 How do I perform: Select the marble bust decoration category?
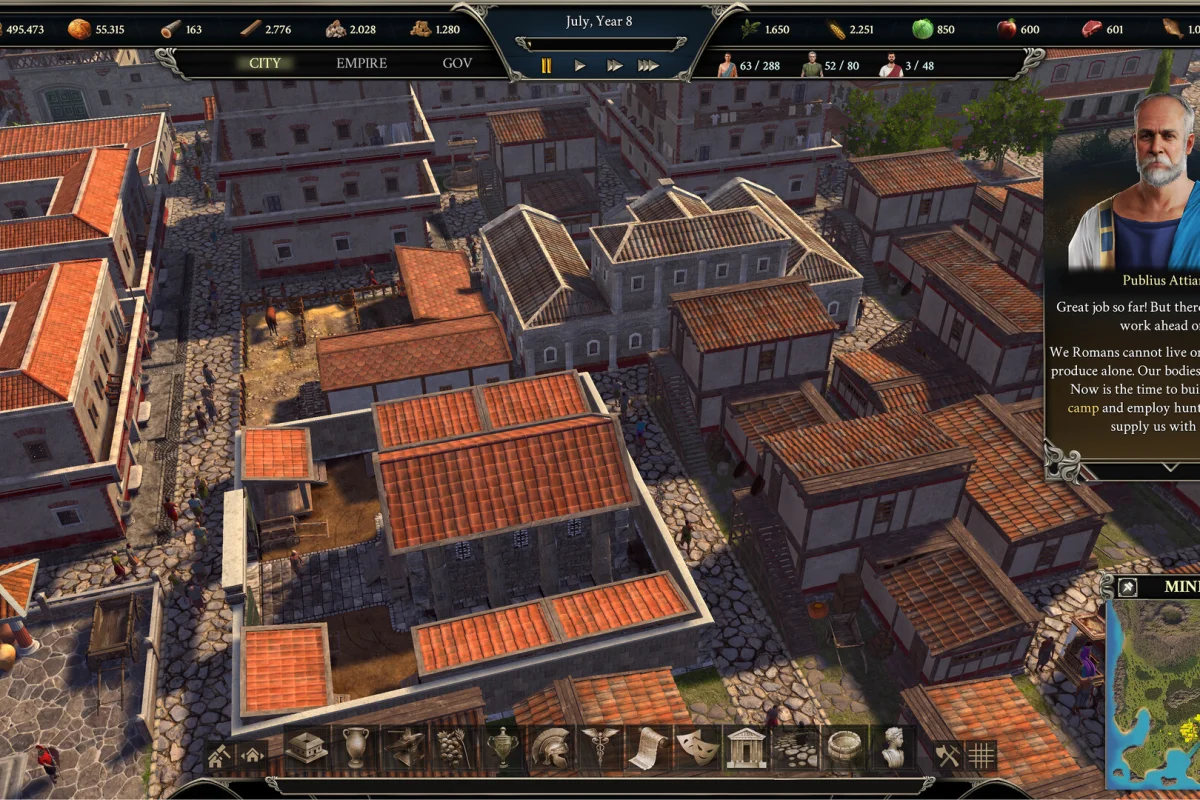point(892,747)
